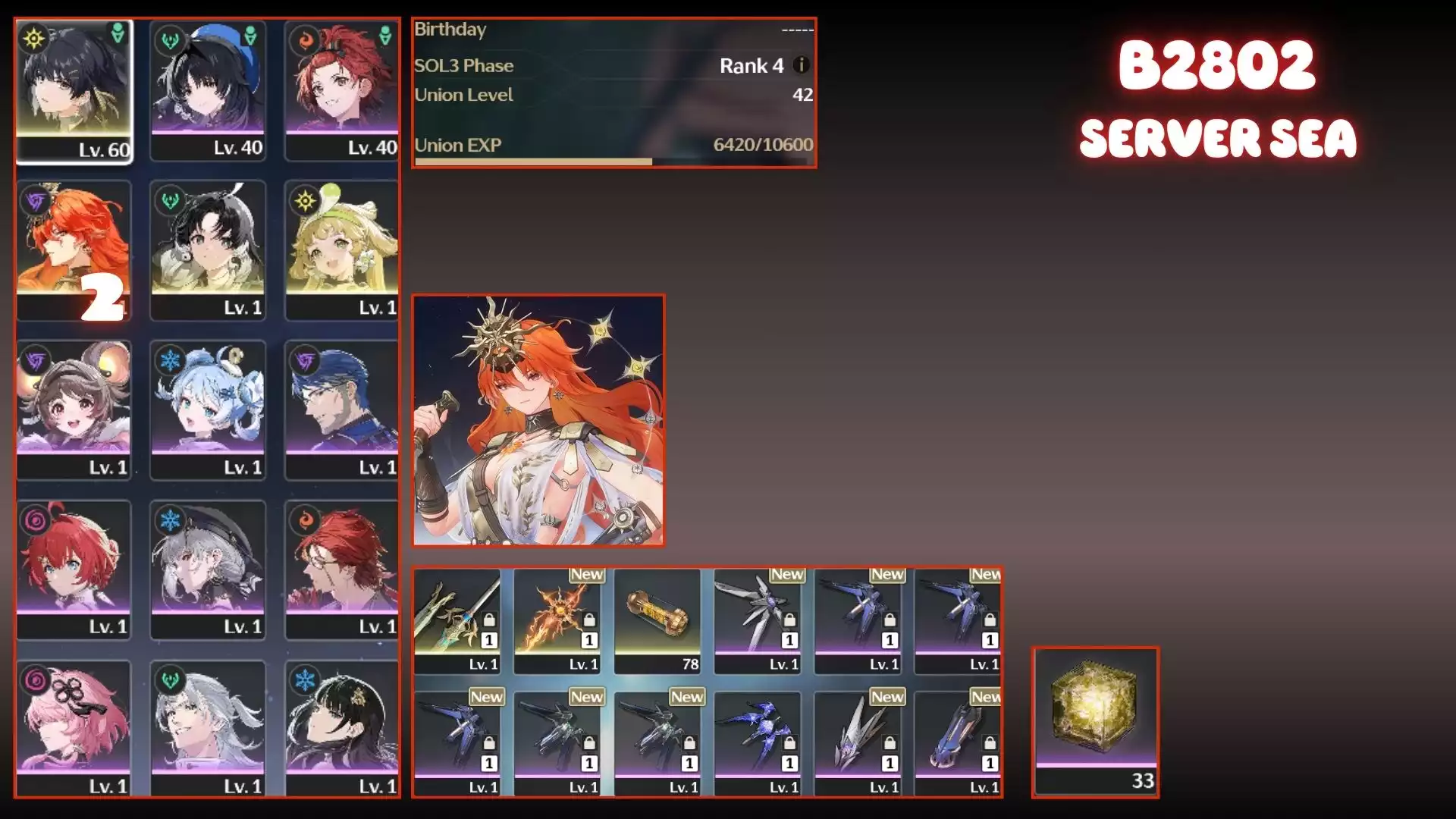The image size is (1456, 819).
Task: Select the Lv. 40 red ponytail character
Action: click(342, 91)
